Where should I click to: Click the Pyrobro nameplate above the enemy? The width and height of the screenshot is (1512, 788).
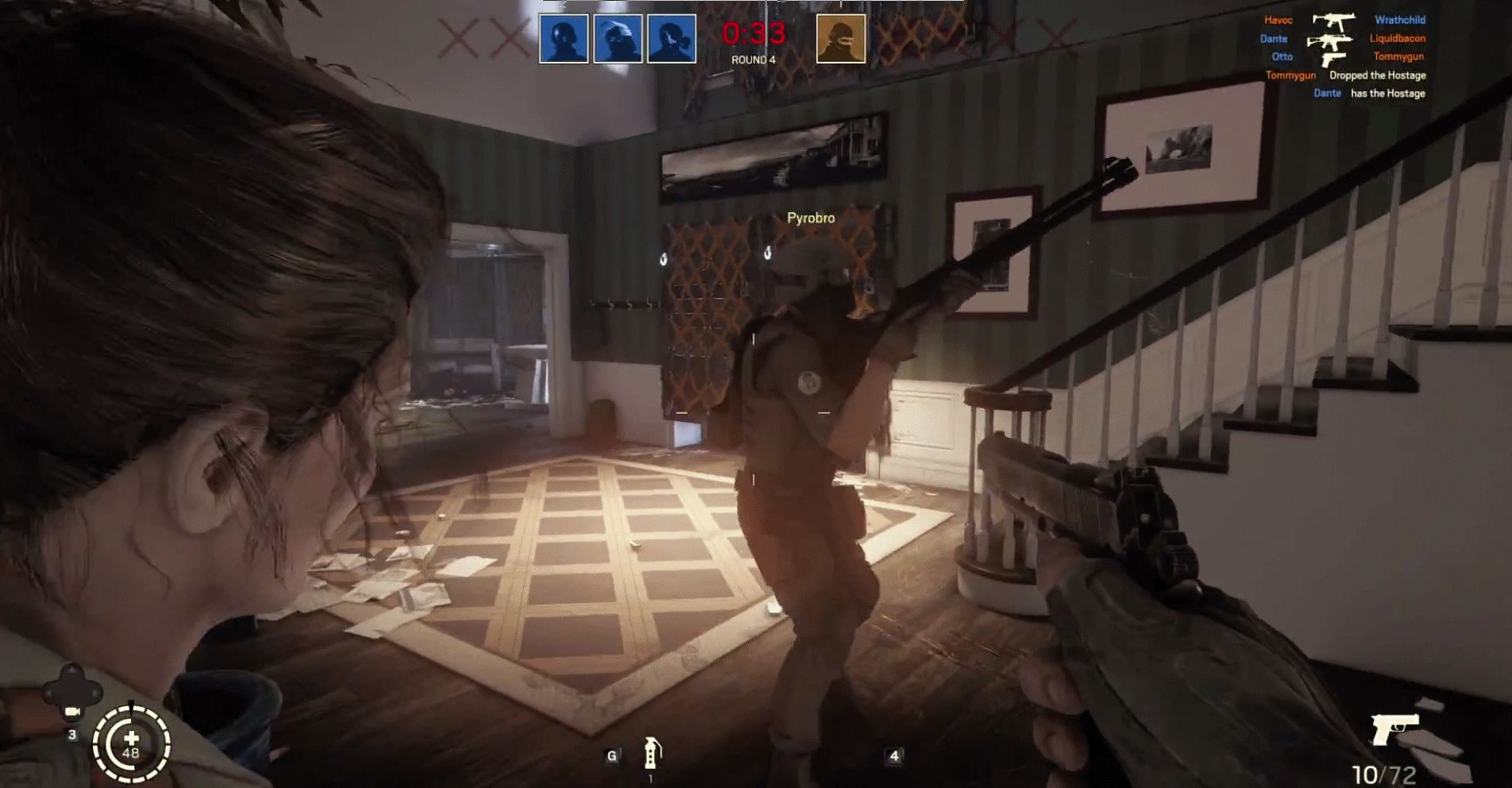pyautogui.click(x=809, y=216)
